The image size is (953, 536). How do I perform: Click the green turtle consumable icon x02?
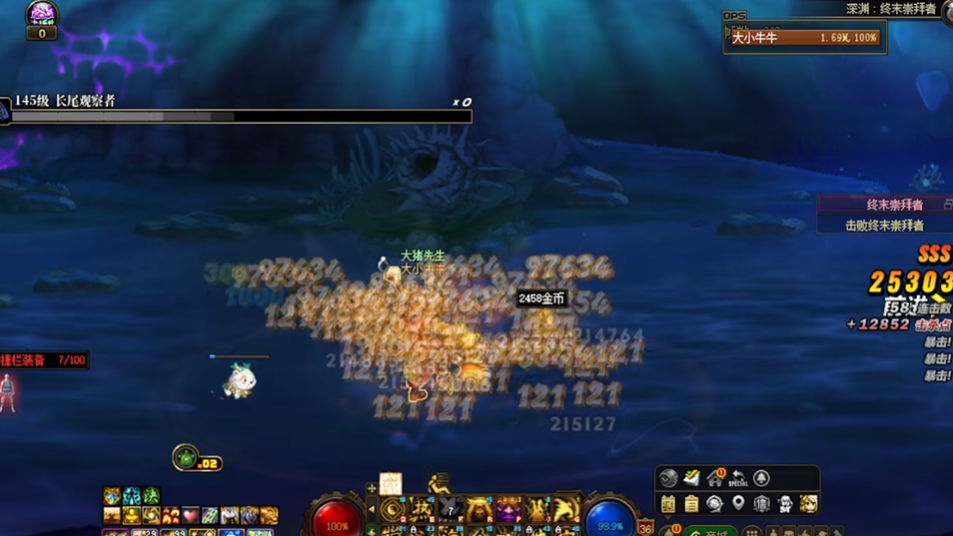pyautogui.click(x=186, y=458)
